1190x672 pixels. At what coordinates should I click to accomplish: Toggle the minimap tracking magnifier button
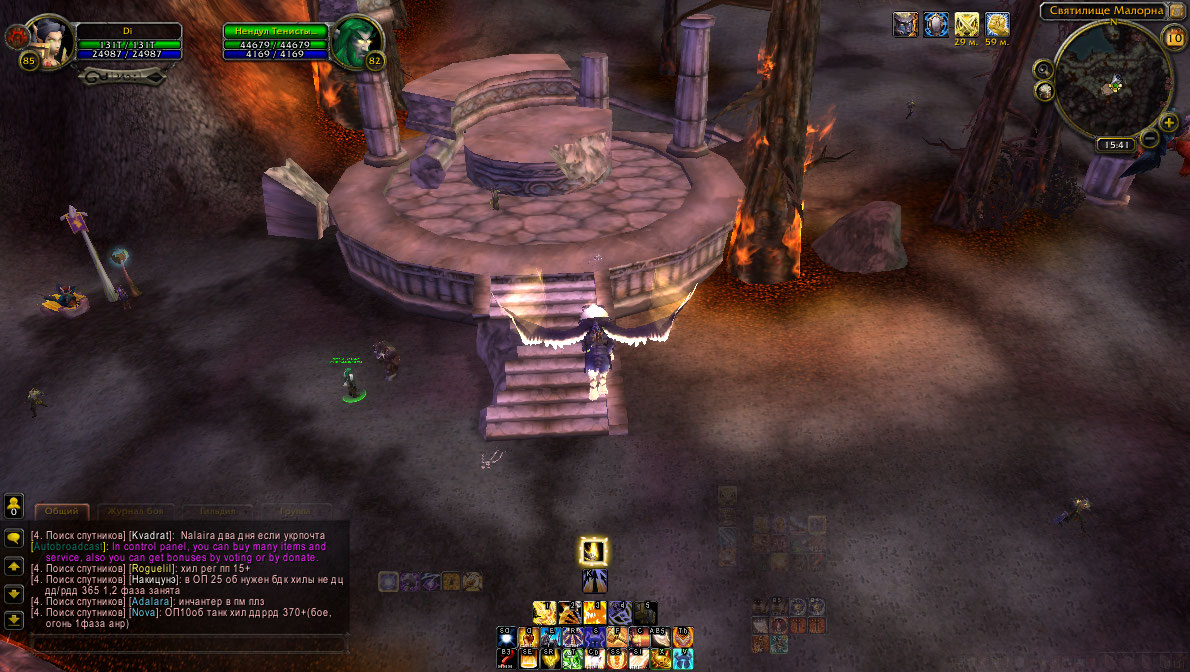coord(1044,69)
